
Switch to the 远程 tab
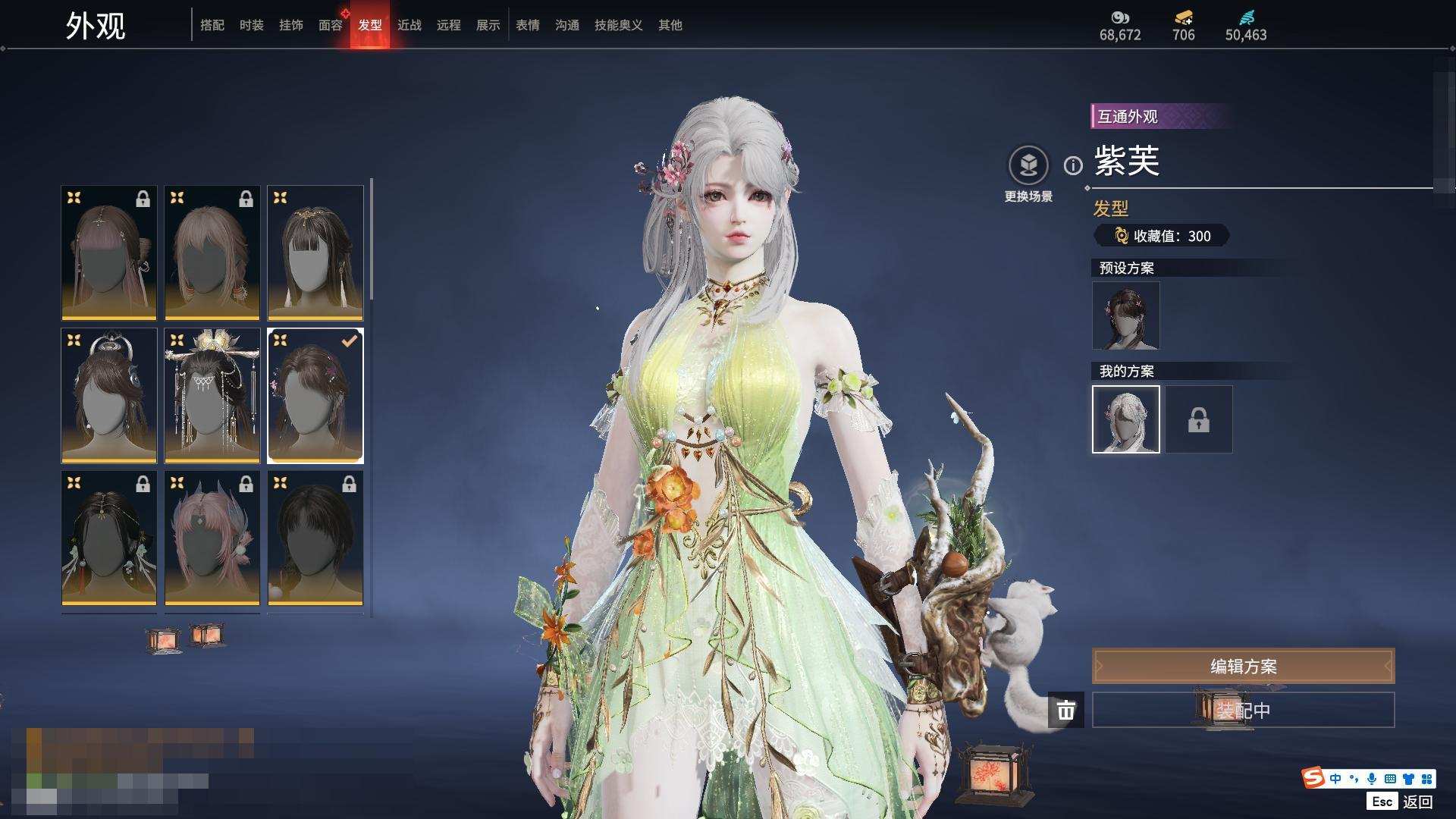448,25
